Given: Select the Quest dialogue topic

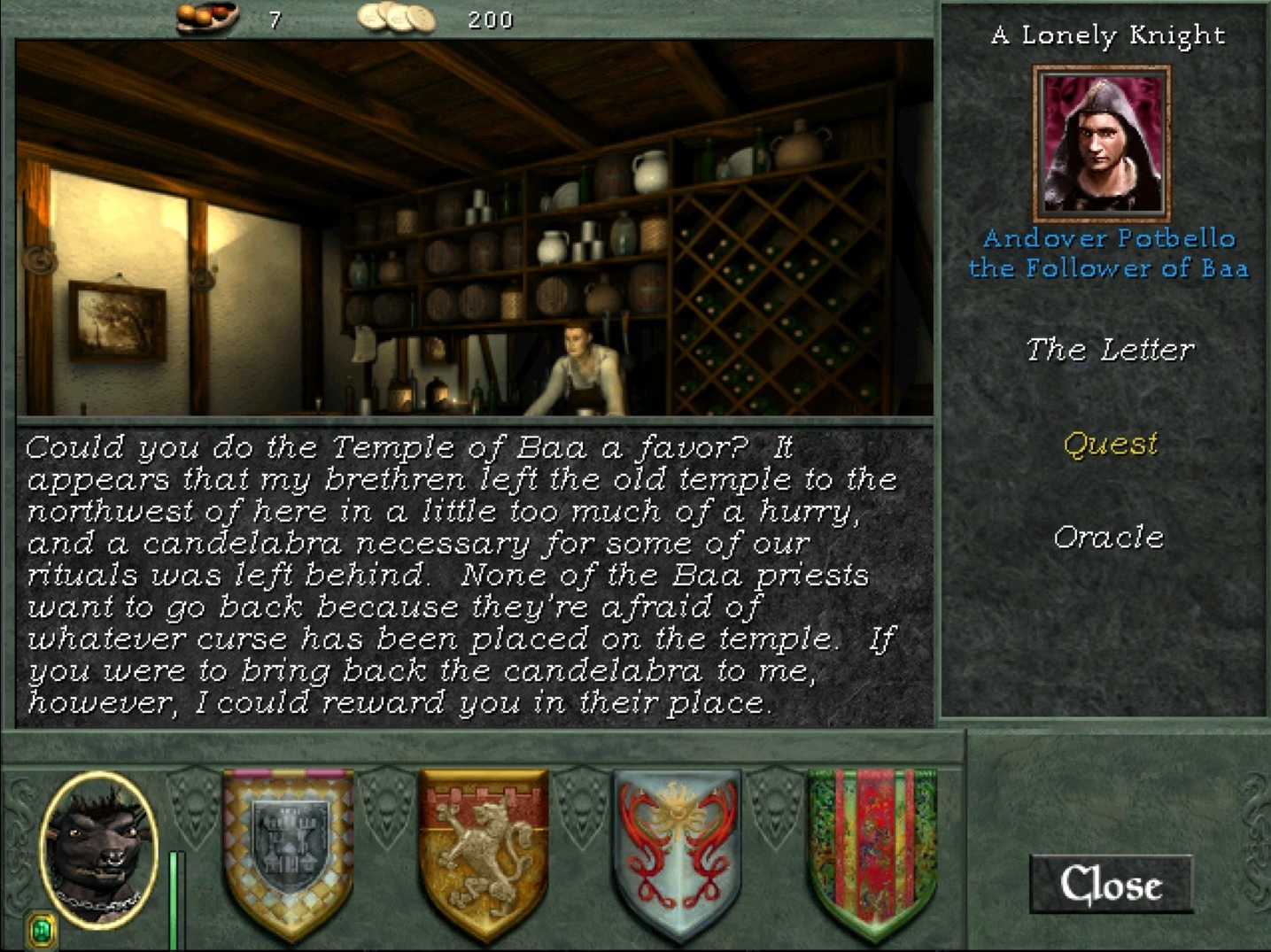Looking at the screenshot, I should click(x=1110, y=443).
